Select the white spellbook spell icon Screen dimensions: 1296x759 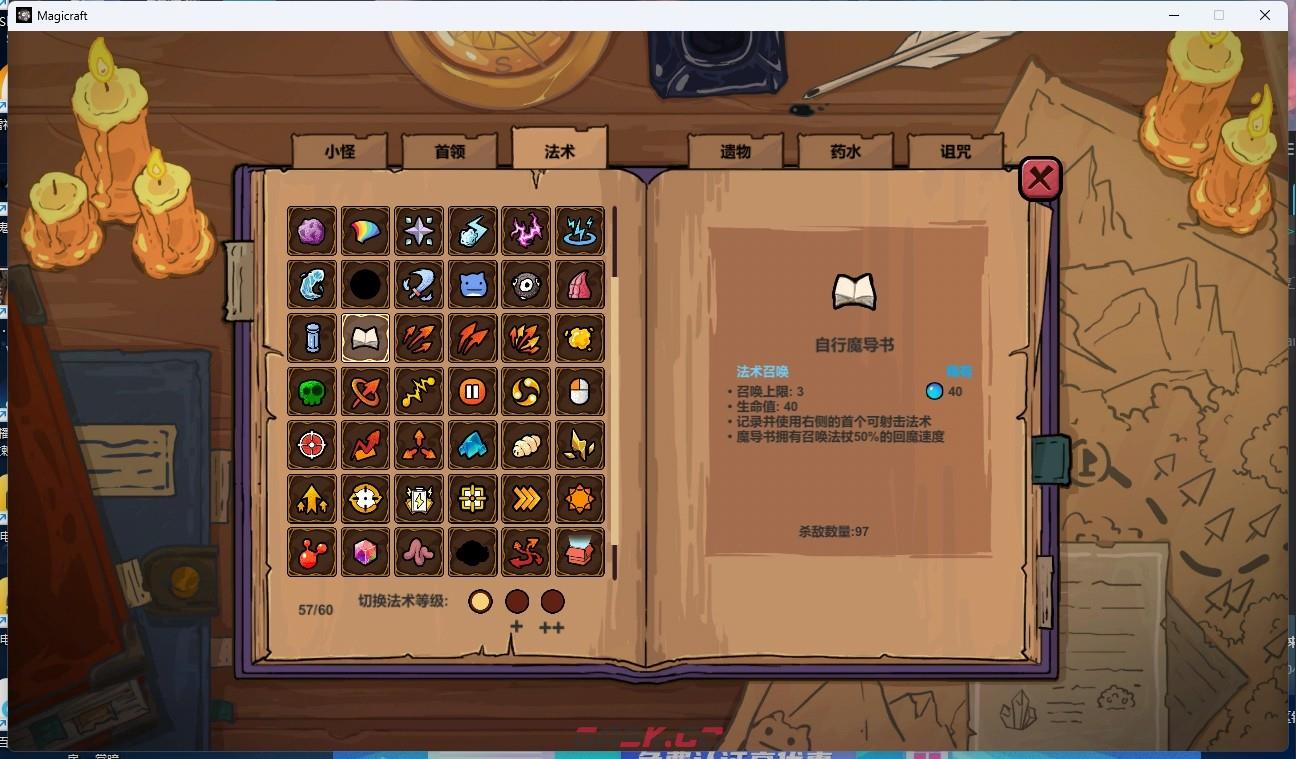365,338
